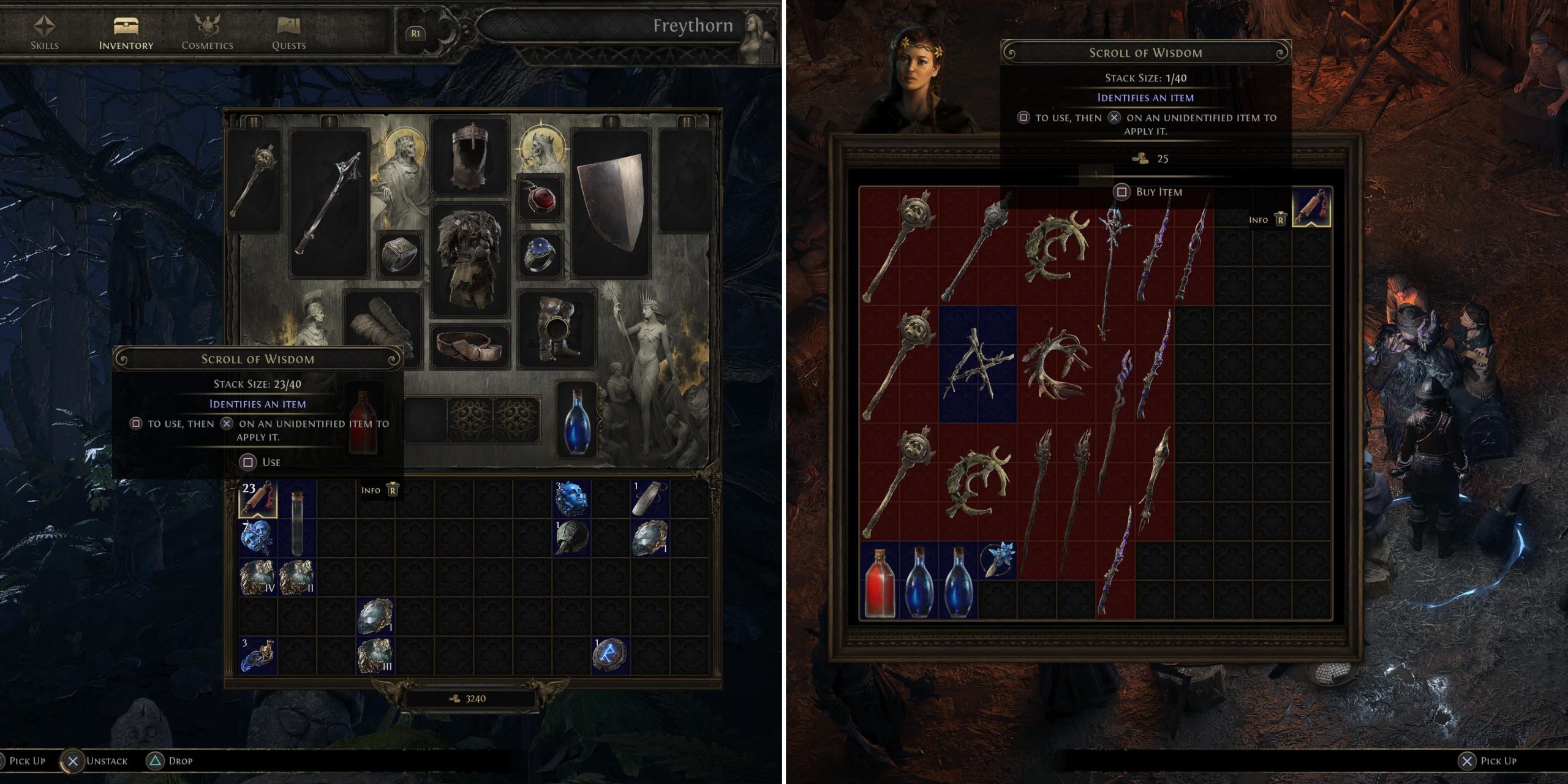Select the empty glass vial in inventory
Image resolution: width=1568 pixels, height=784 pixels.
point(297,519)
